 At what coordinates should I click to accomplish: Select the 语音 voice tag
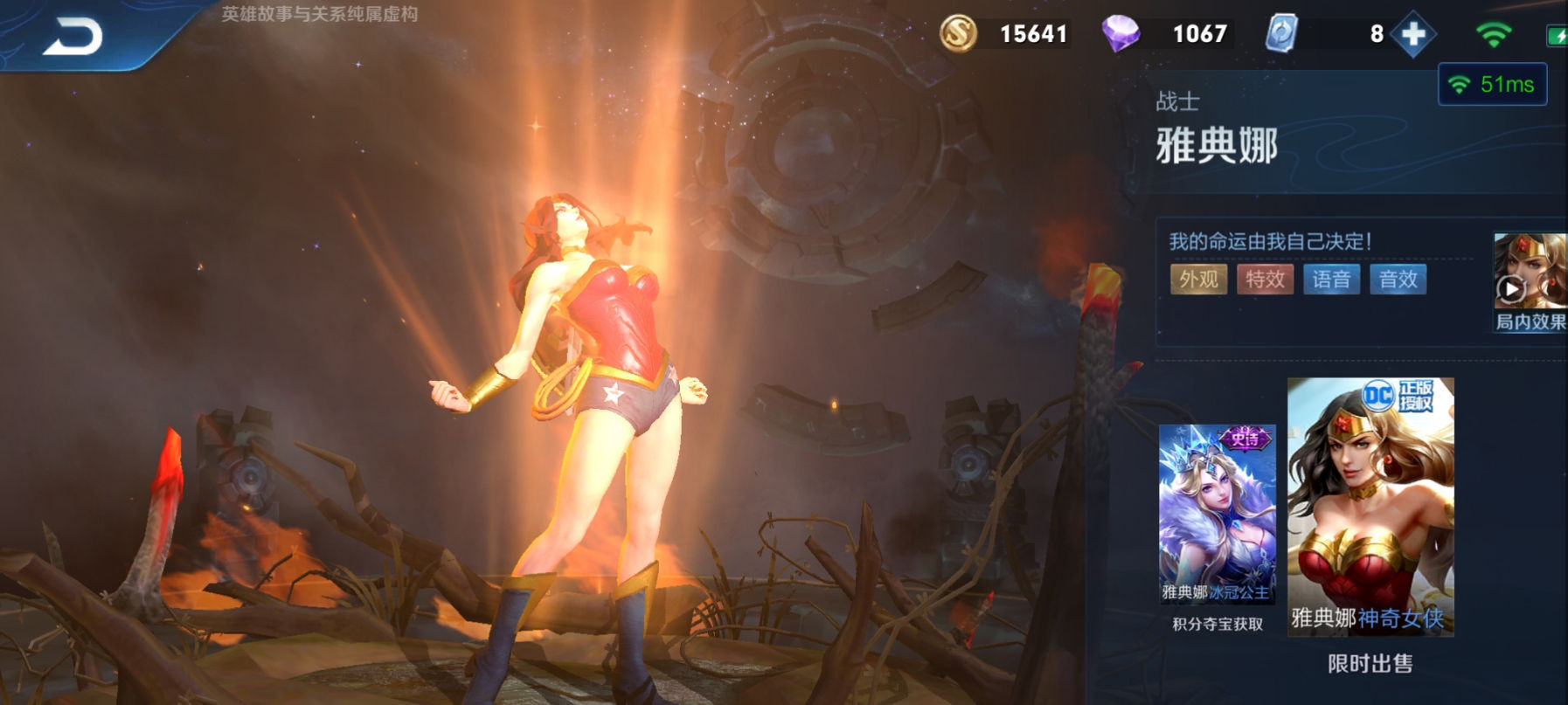1331,280
